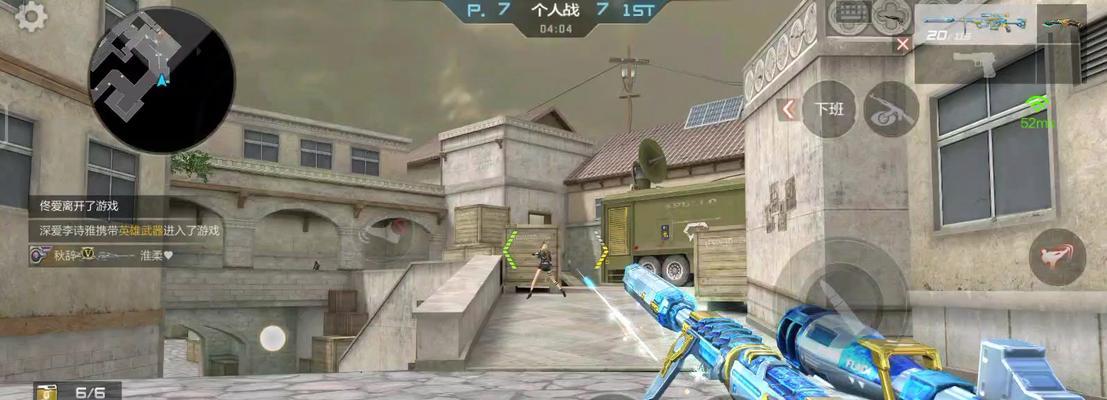Collapse the quick message arrow
1107x400 pixels.
coord(788,109)
